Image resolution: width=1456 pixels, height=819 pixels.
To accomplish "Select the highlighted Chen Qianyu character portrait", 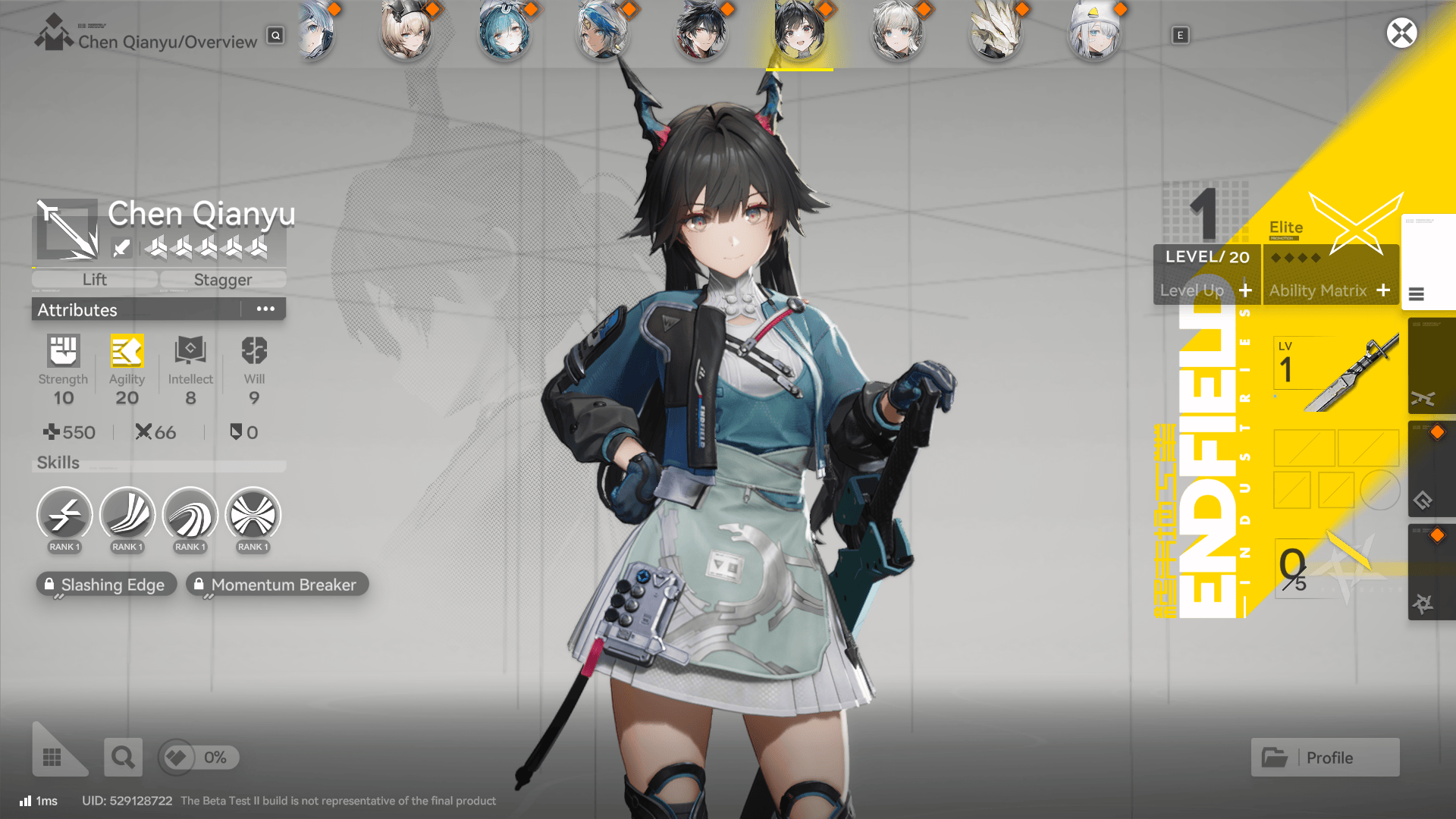I will pyautogui.click(x=799, y=33).
